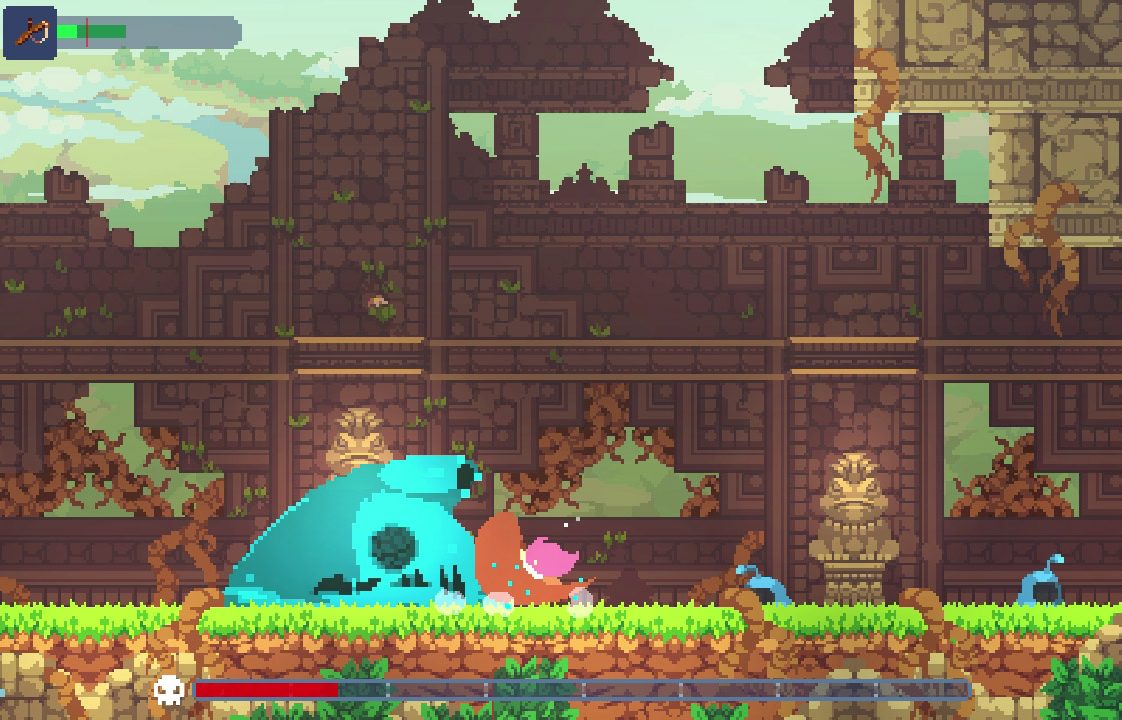The width and height of the screenshot is (1122, 720).
Task: Select the crossbow weapon icon
Action: (x=30, y=32)
